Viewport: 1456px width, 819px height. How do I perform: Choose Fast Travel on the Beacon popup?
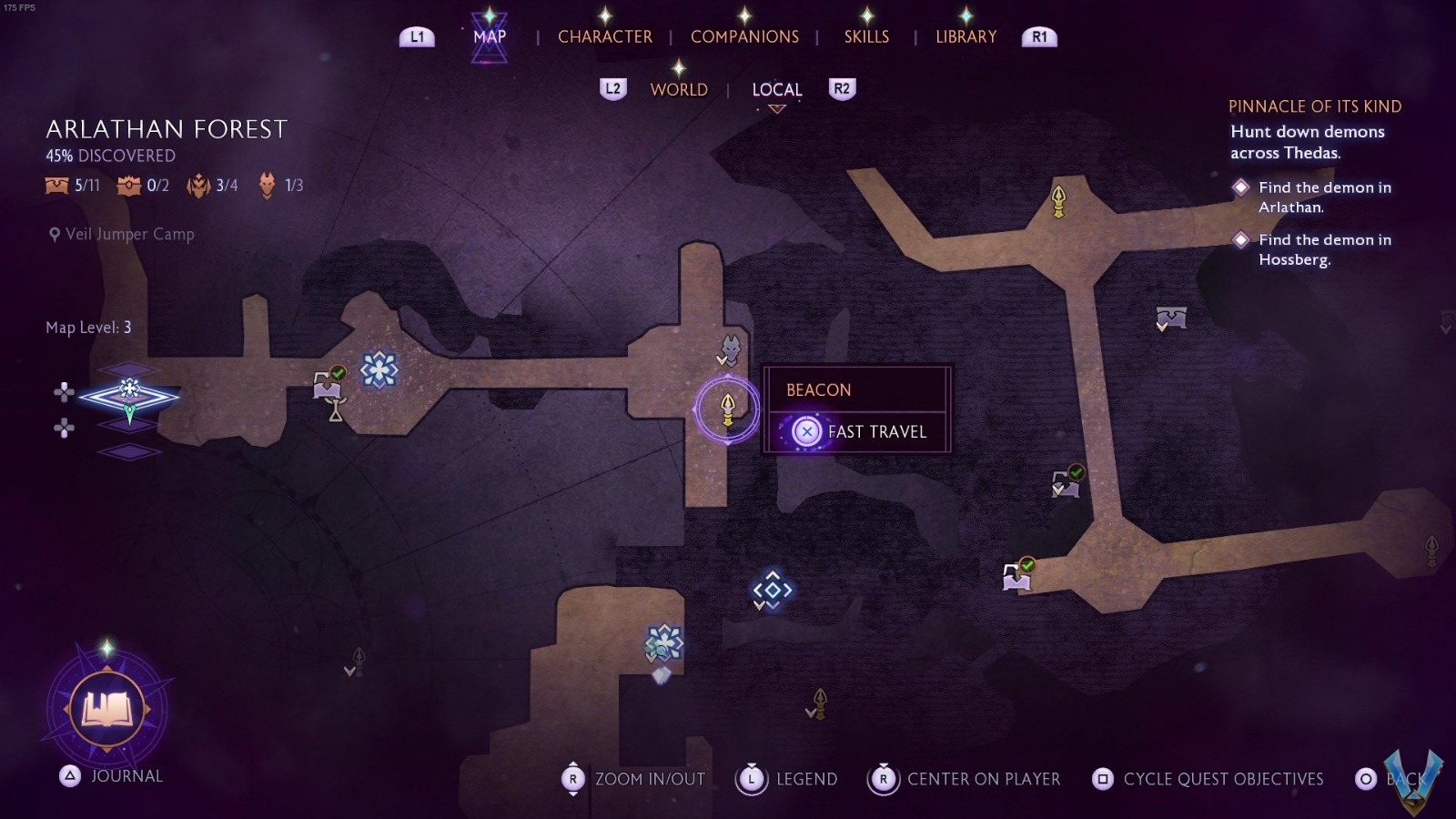(x=858, y=431)
